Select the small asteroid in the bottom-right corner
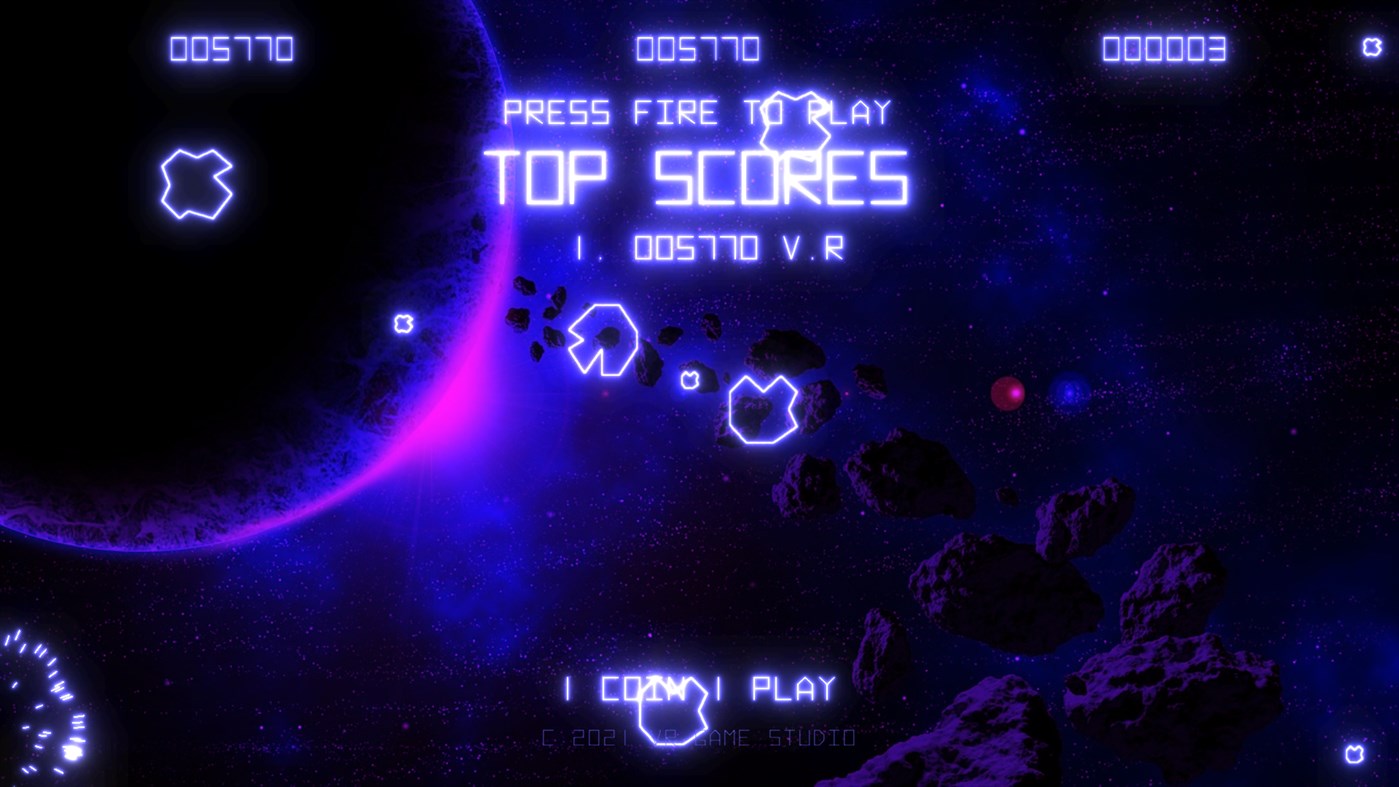 coord(1356,752)
